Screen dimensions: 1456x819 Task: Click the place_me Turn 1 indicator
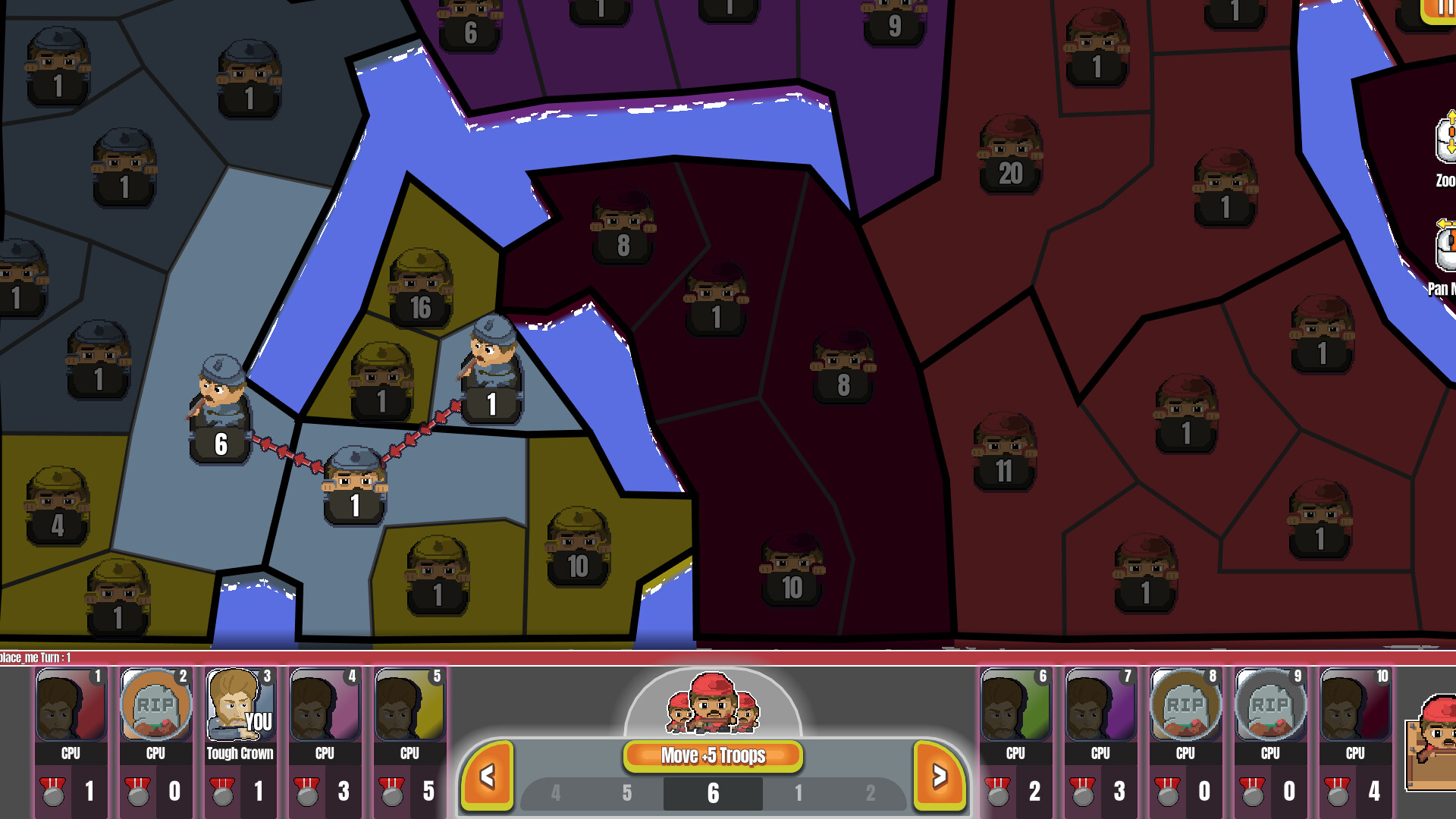coord(34,658)
